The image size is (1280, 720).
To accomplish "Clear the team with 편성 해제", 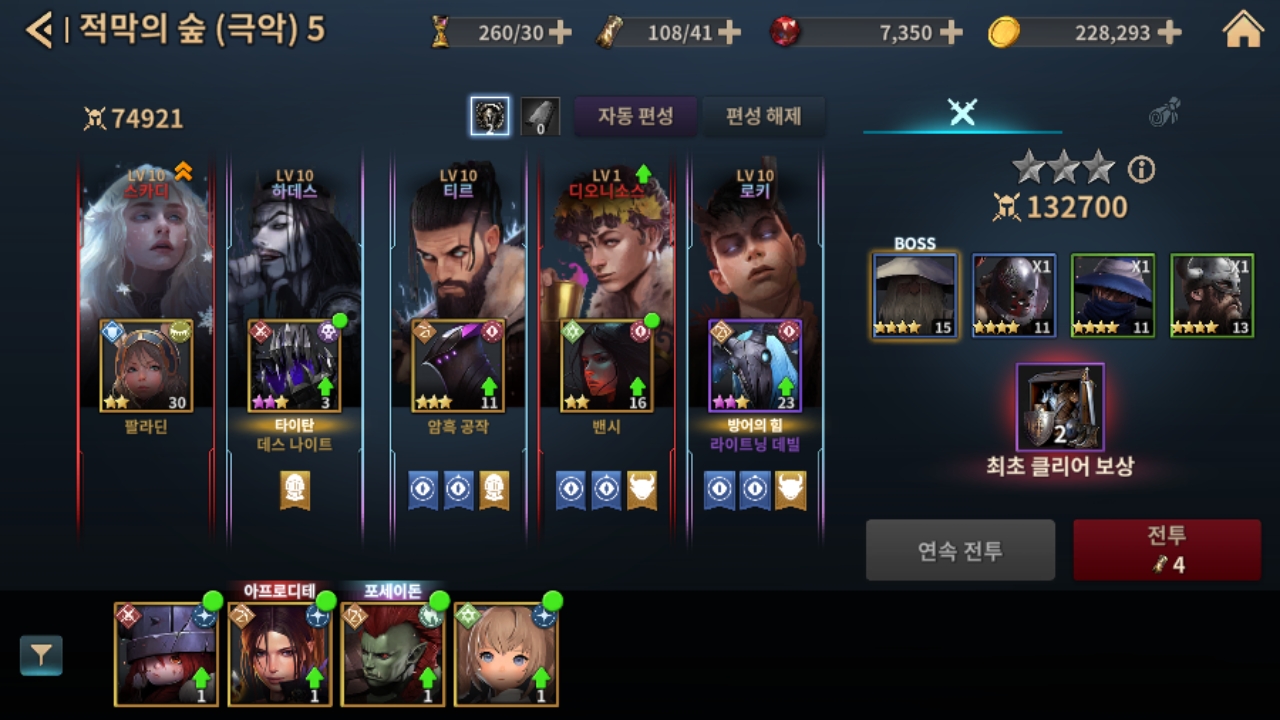I will tap(764, 116).
